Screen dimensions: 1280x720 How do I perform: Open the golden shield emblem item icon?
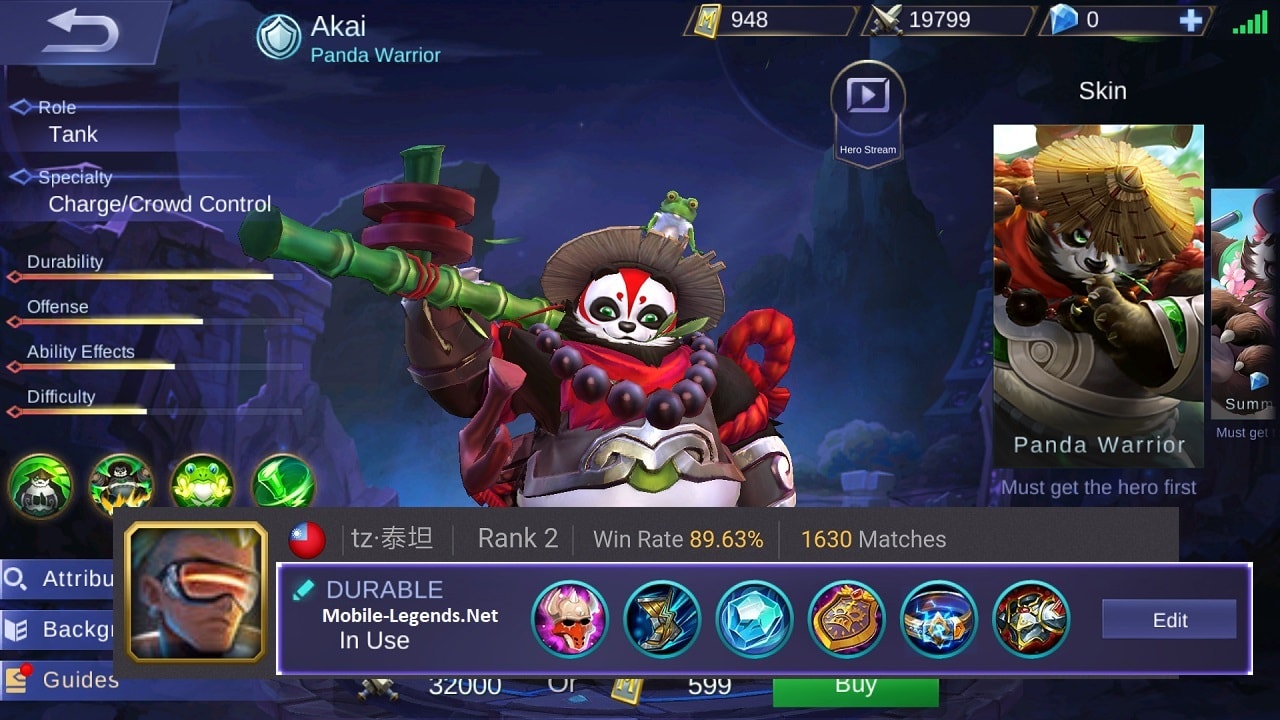point(847,620)
